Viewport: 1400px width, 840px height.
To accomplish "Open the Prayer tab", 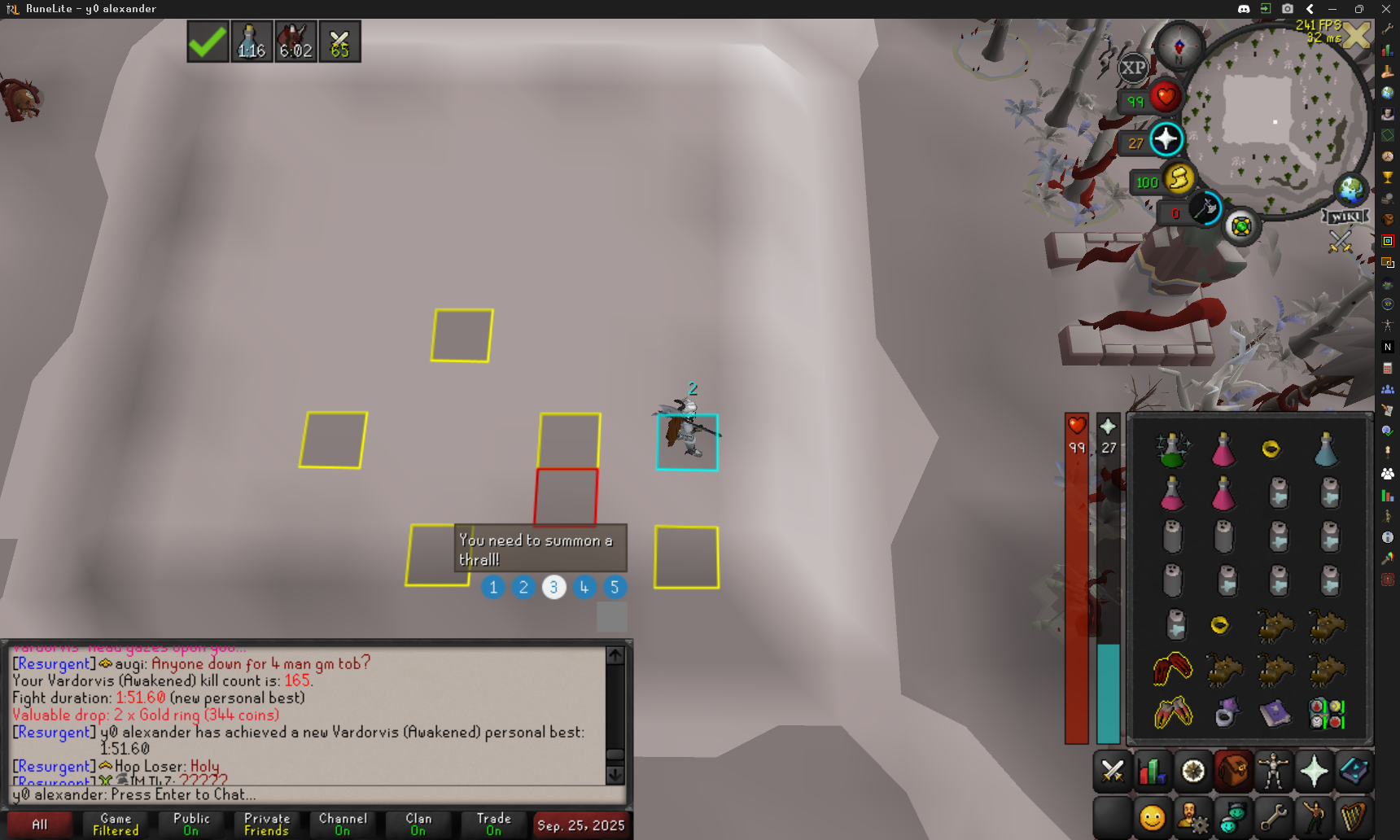I will click(1313, 771).
